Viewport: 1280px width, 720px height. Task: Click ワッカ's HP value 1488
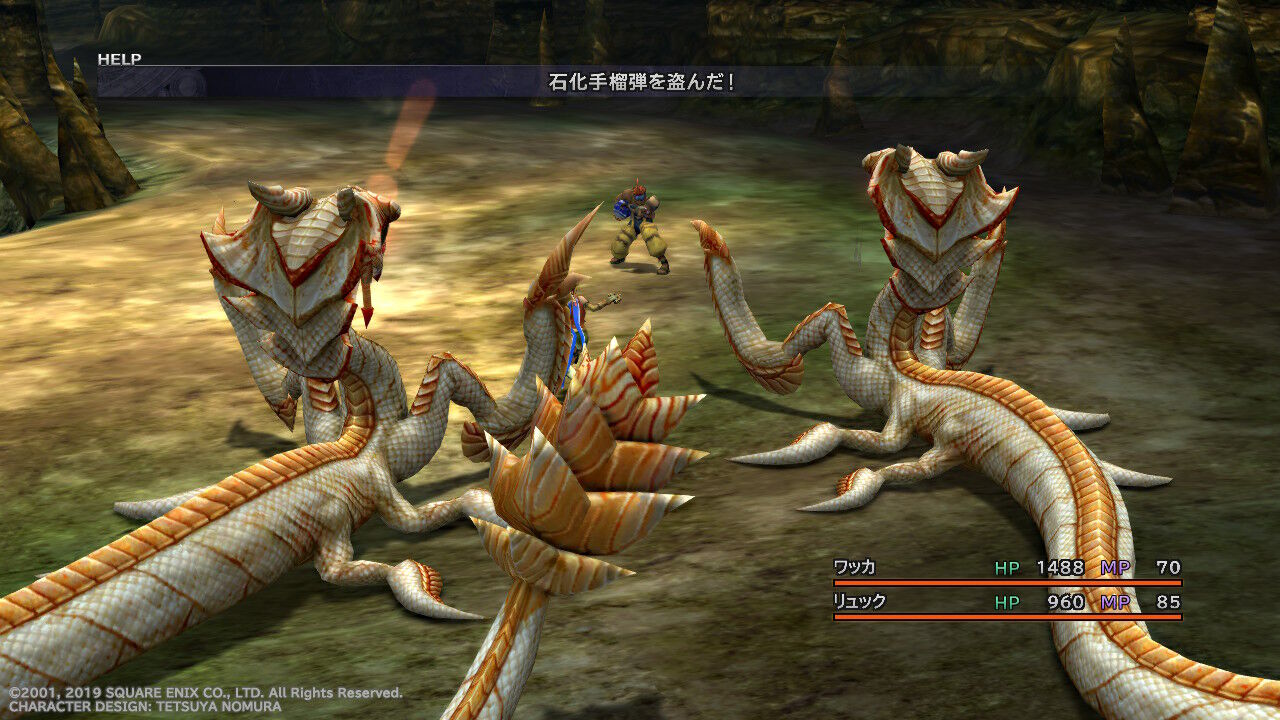pos(1058,565)
